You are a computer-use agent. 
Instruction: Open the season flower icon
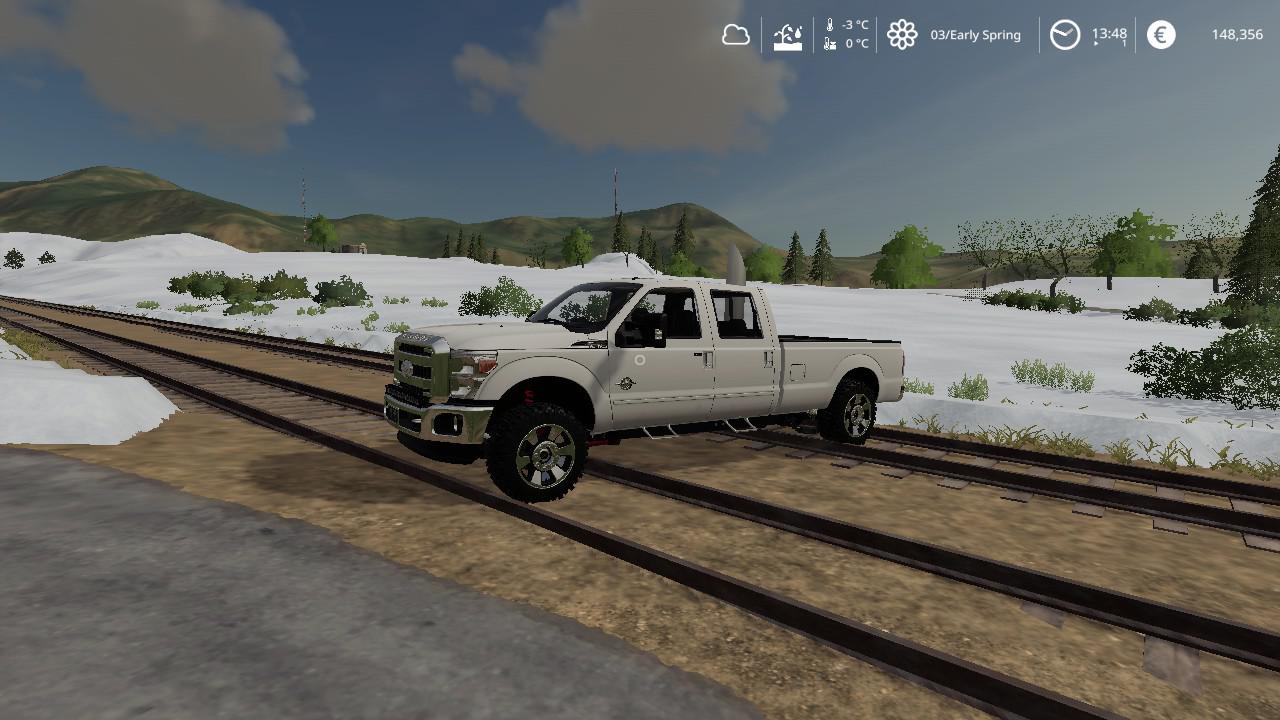(x=902, y=35)
